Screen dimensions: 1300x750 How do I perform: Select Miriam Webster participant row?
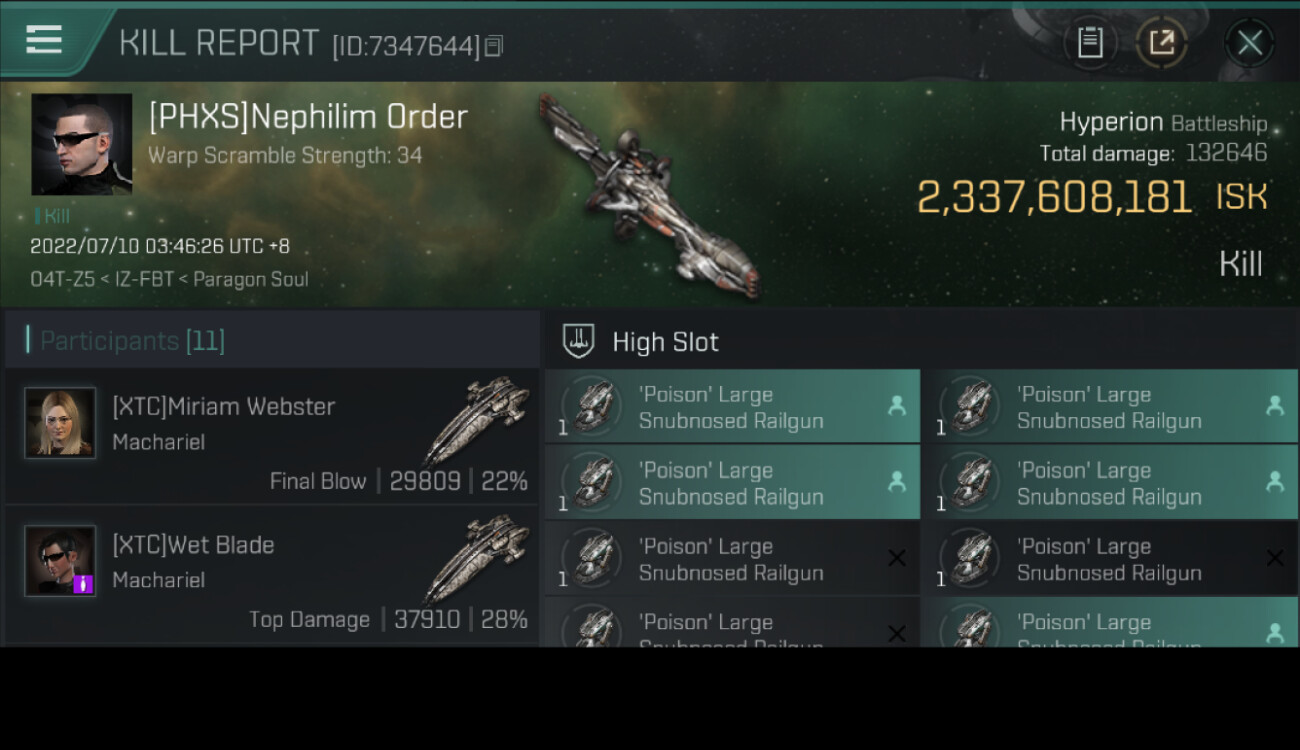(272, 436)
